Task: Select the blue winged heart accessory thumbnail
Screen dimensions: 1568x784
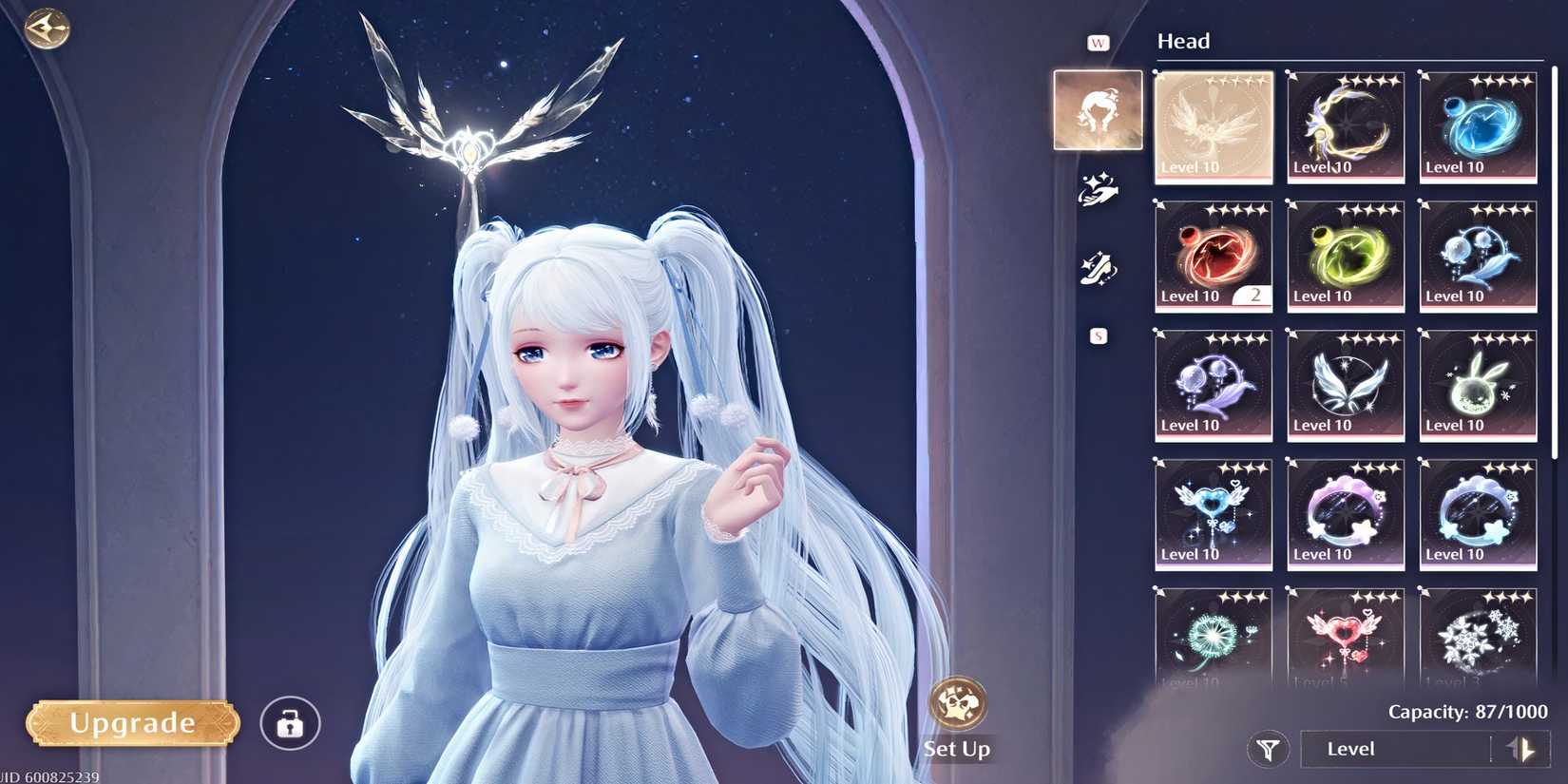Action: pos(1213,513)
